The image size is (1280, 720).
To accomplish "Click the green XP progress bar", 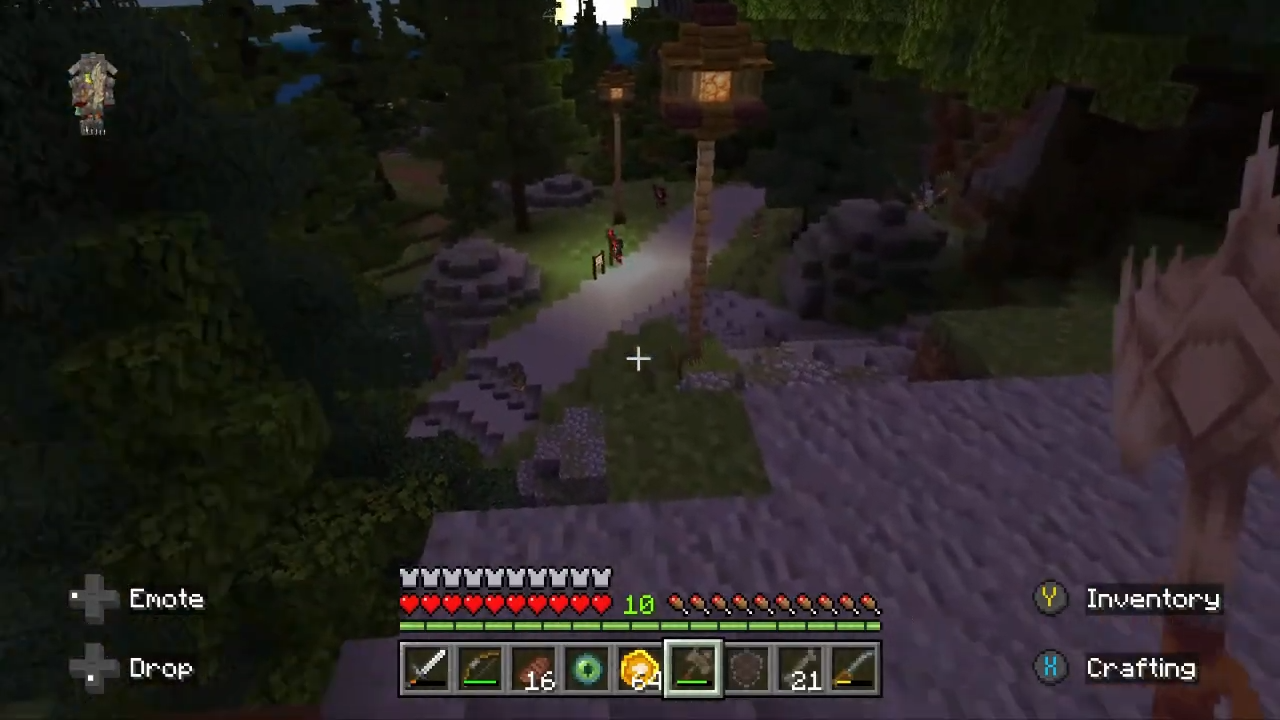I will pos(640,626).
